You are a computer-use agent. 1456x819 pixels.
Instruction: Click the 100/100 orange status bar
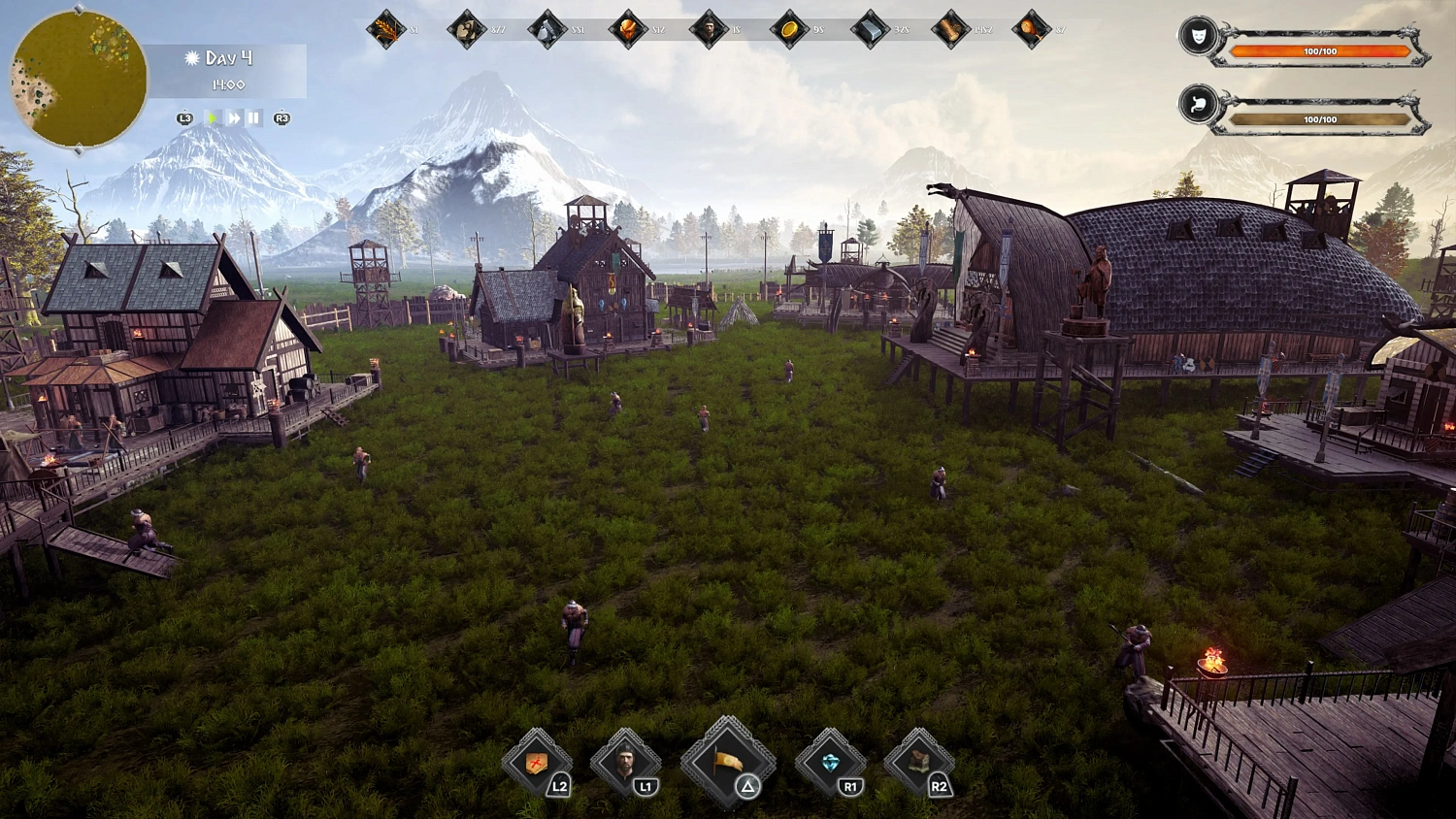pos(1318,50)
